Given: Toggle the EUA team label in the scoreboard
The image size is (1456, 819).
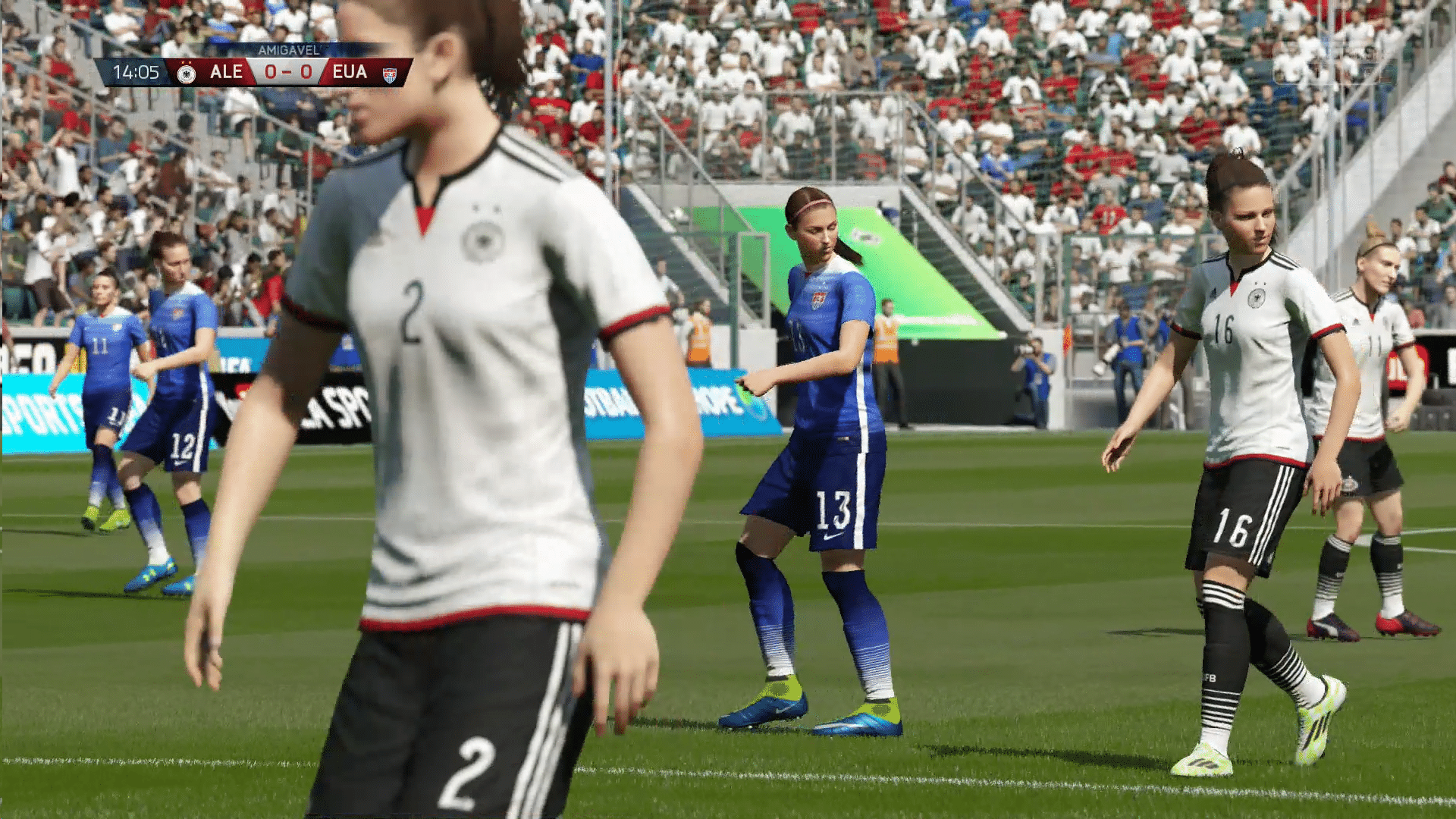Looking at the screenshot, I should point(350,73).
